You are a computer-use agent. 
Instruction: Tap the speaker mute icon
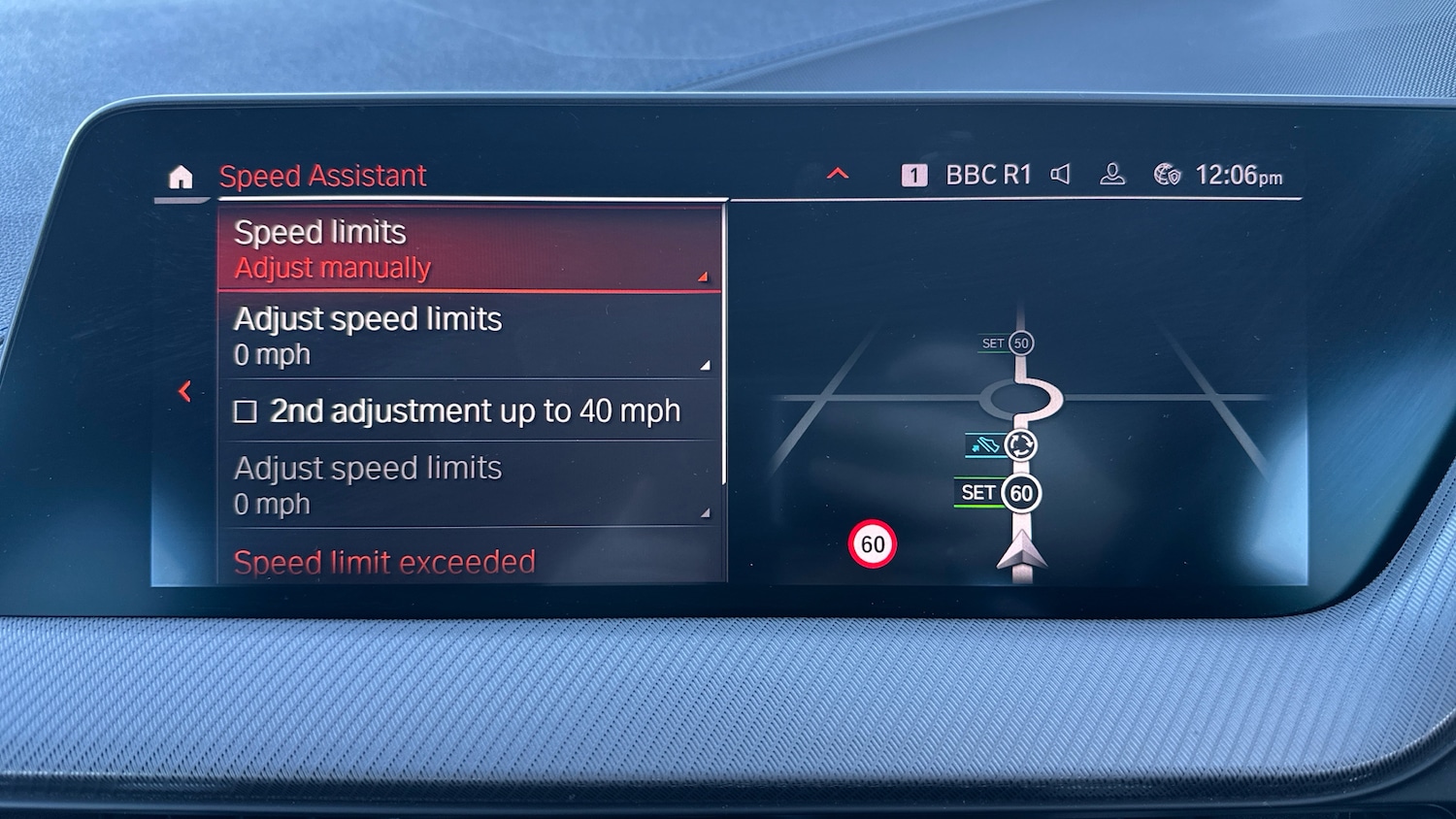coord(1061,175)
